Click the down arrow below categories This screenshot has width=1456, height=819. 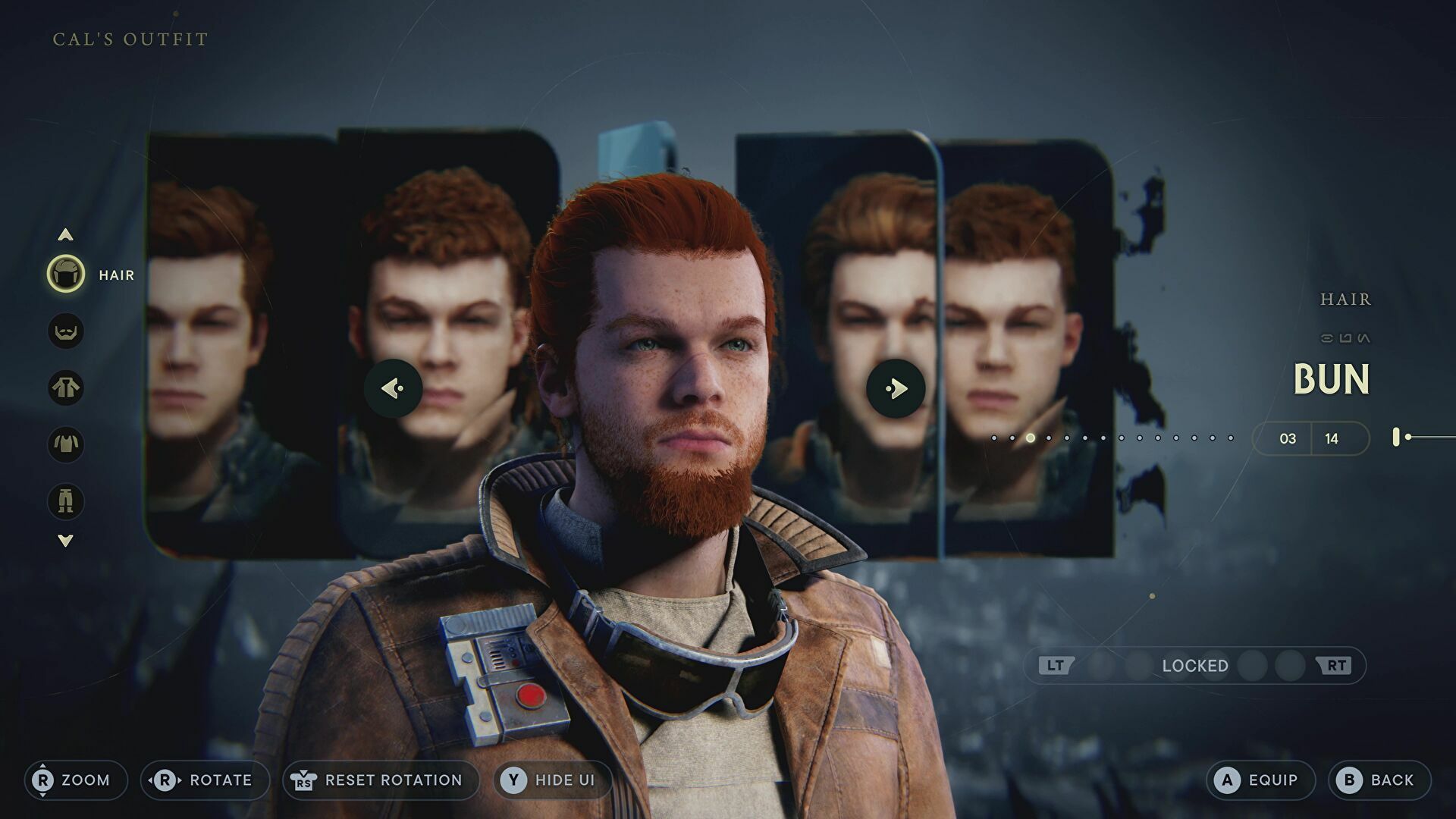point(66,541)
